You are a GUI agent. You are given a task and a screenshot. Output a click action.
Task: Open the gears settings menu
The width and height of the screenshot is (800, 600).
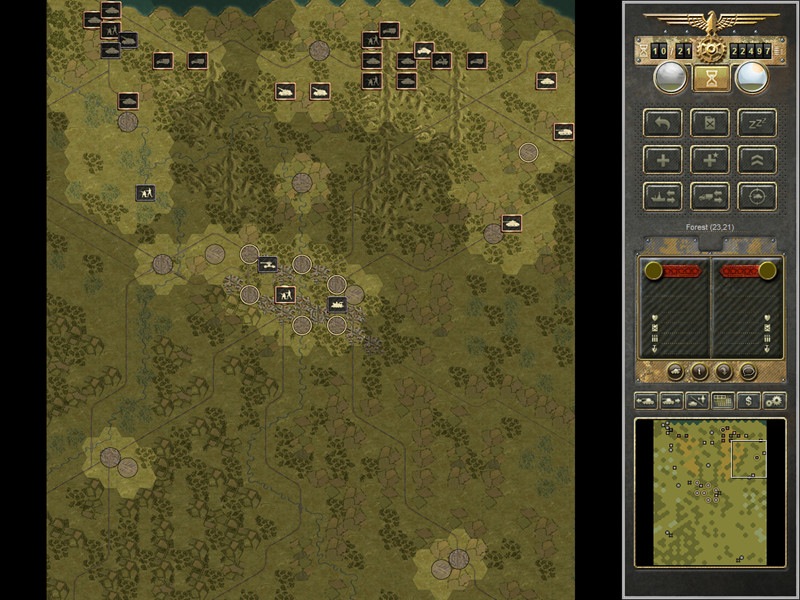coord(774,401)
